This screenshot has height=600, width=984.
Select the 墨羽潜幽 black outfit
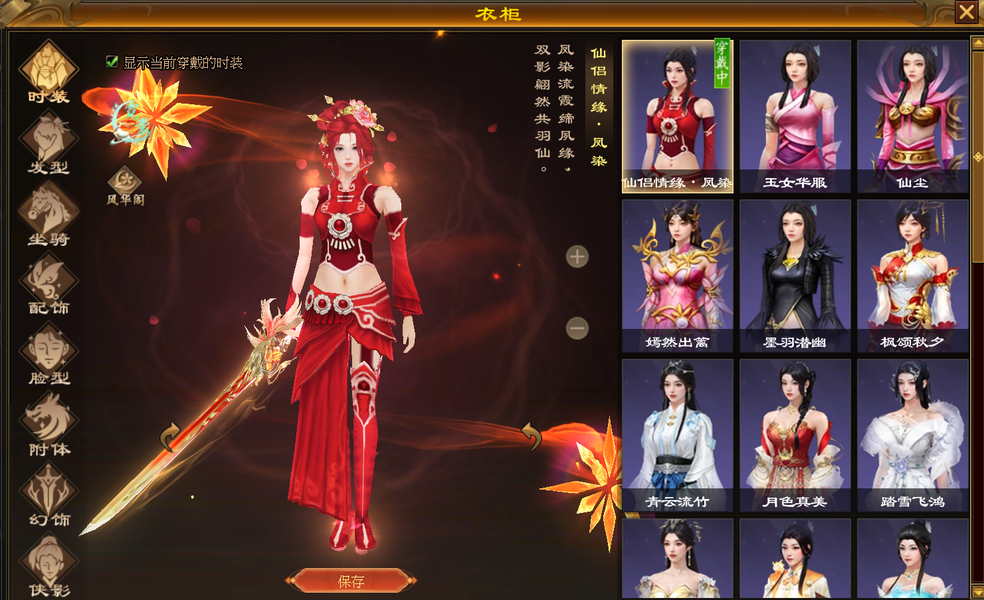(795, 276)
